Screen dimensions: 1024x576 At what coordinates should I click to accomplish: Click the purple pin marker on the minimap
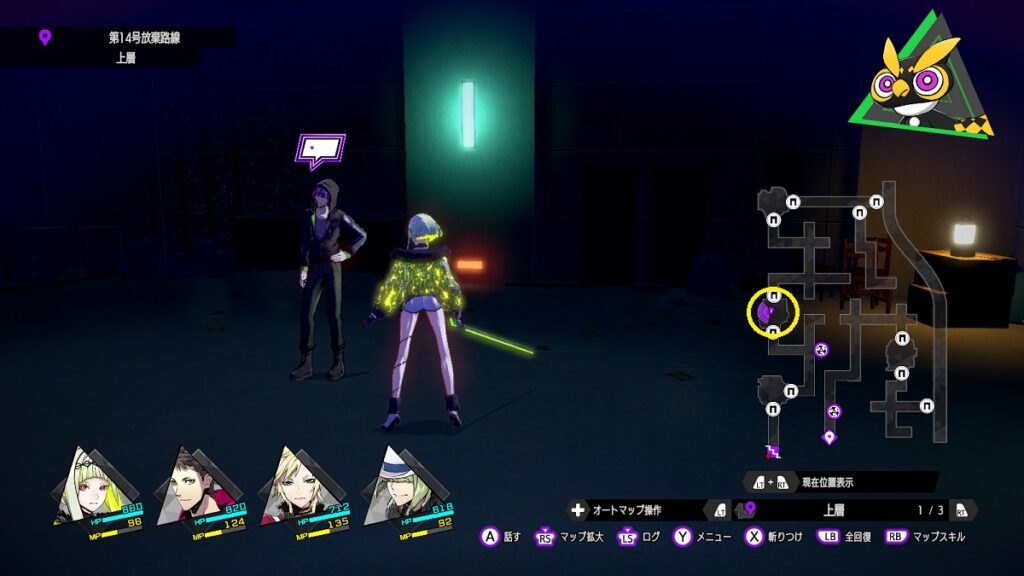tap(828, 437)
